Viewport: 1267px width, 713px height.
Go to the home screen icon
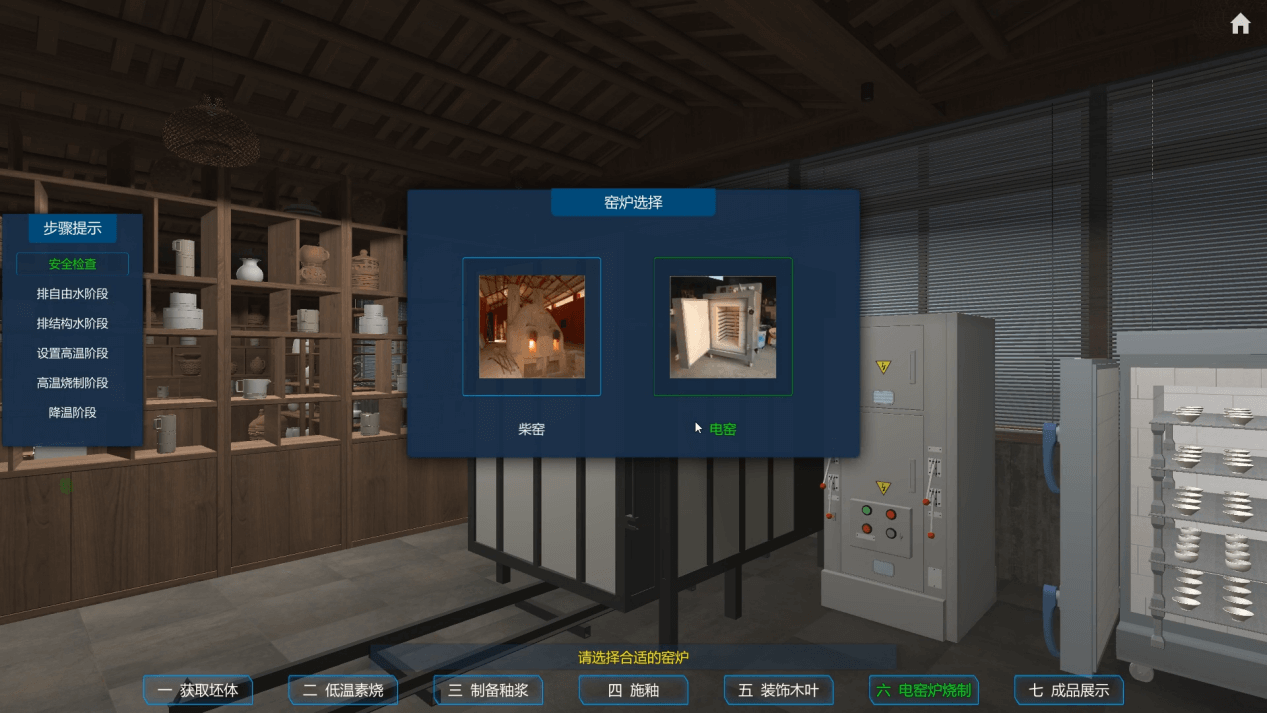point(1240,24)
